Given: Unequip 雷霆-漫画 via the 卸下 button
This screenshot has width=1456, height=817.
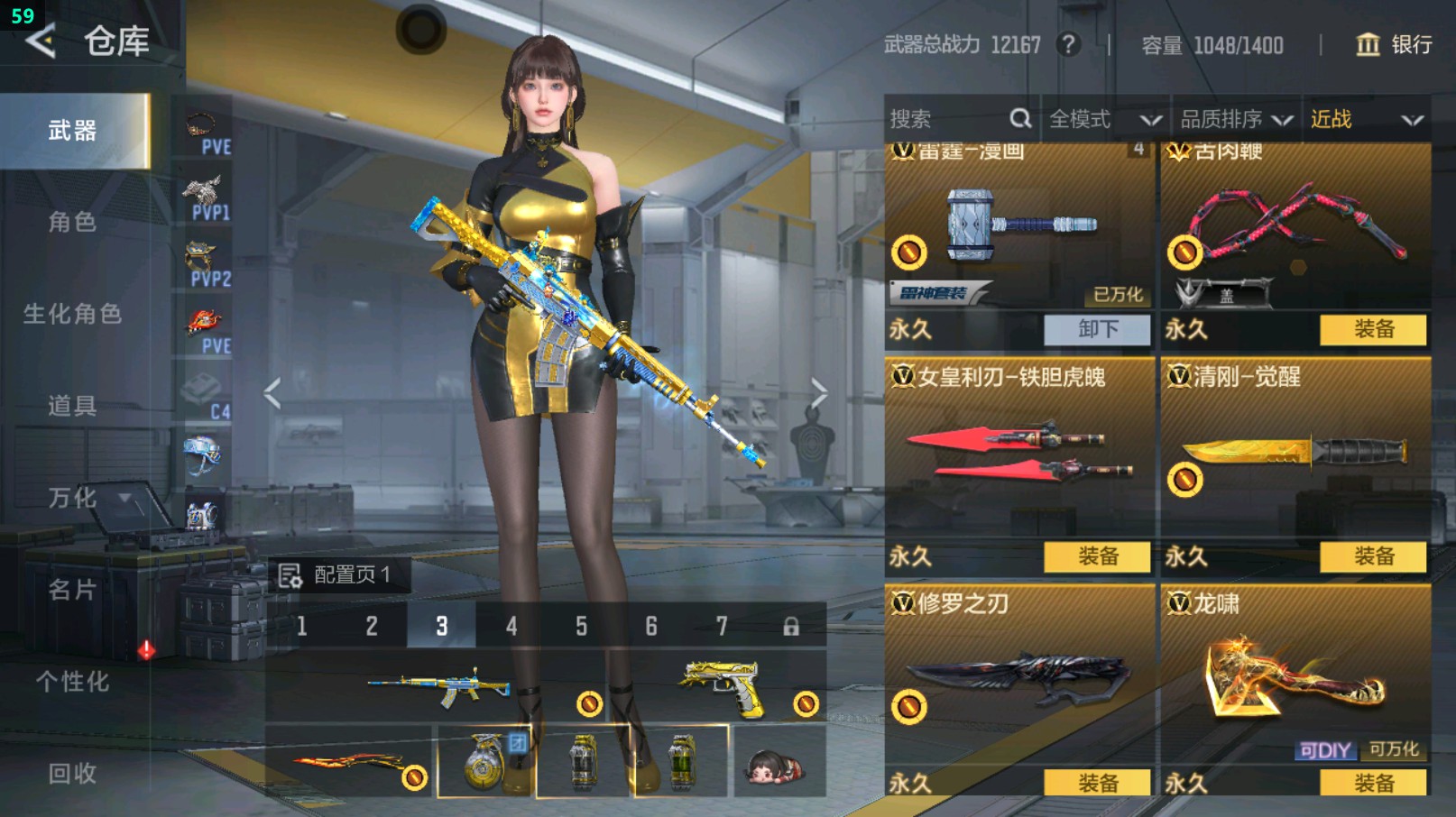Looking at the screenshot, I should click(1099, 330).
